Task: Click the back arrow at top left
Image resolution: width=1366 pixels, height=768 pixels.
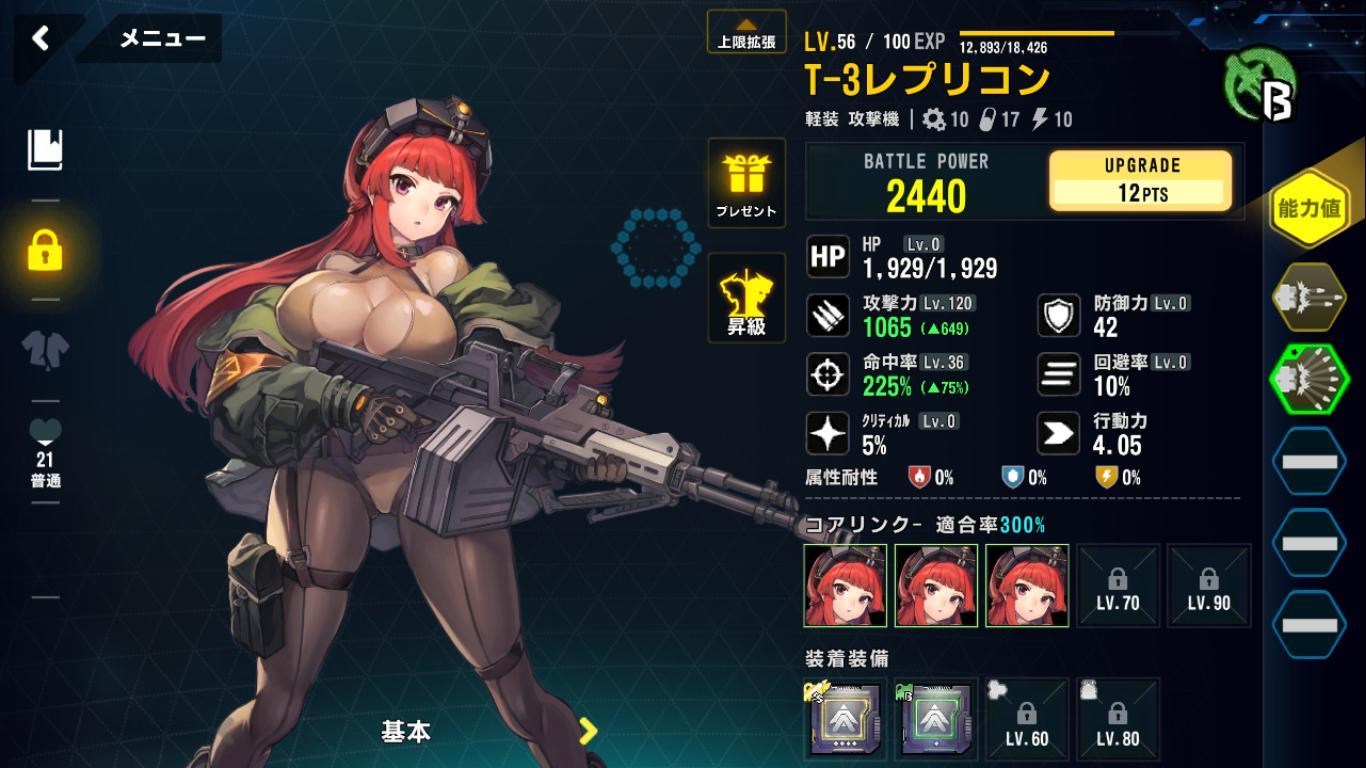Action: (x=40, y=36)
